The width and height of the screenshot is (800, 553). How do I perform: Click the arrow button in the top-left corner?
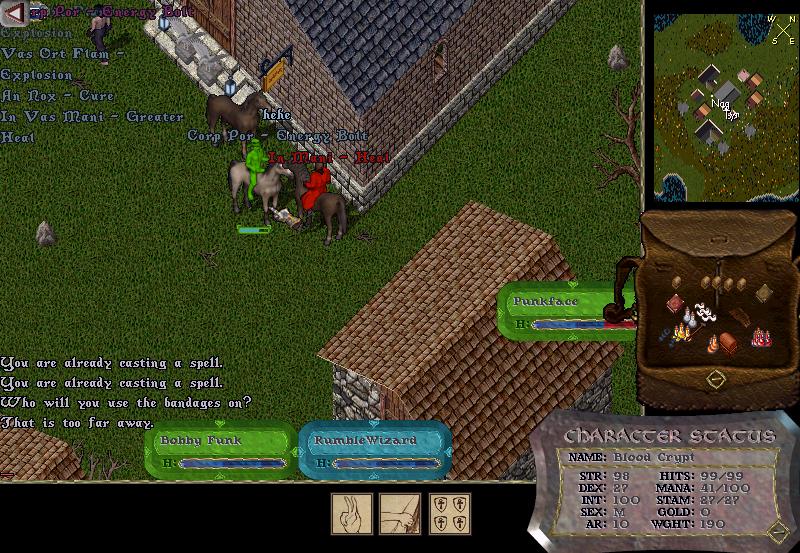pyautogui.click(x=13, y=11)
